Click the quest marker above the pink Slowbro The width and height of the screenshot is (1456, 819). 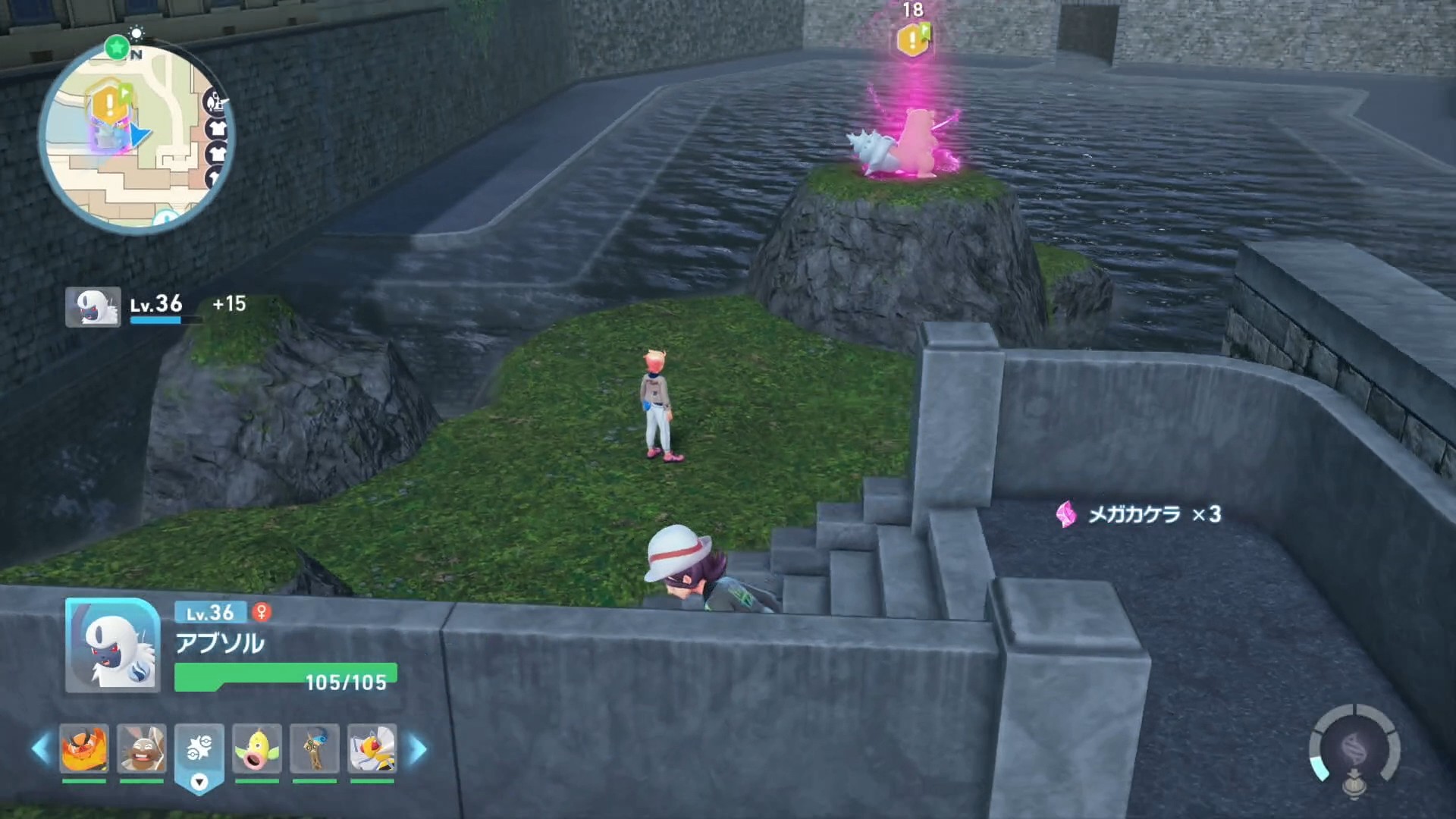913,39
